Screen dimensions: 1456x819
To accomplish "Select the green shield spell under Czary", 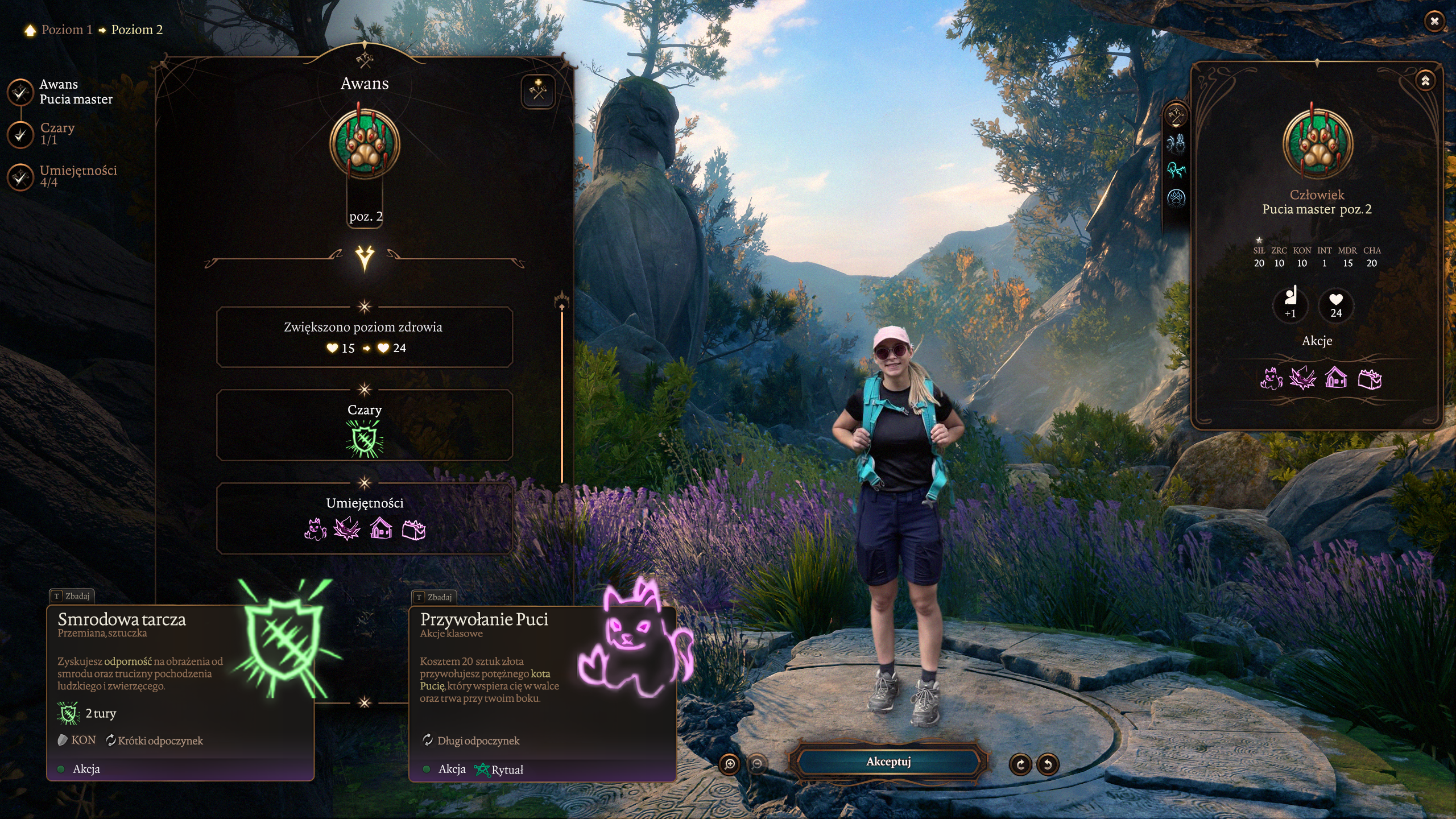I will (x=365, y=439).
